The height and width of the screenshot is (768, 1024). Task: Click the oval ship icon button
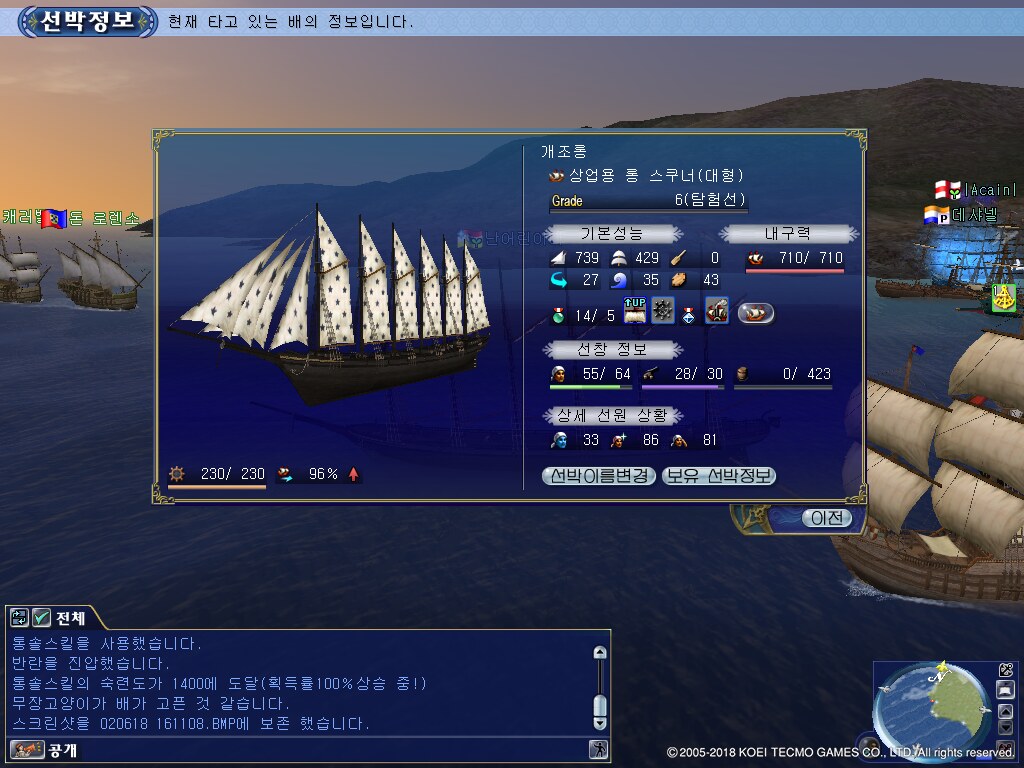(x=756, y=313)
